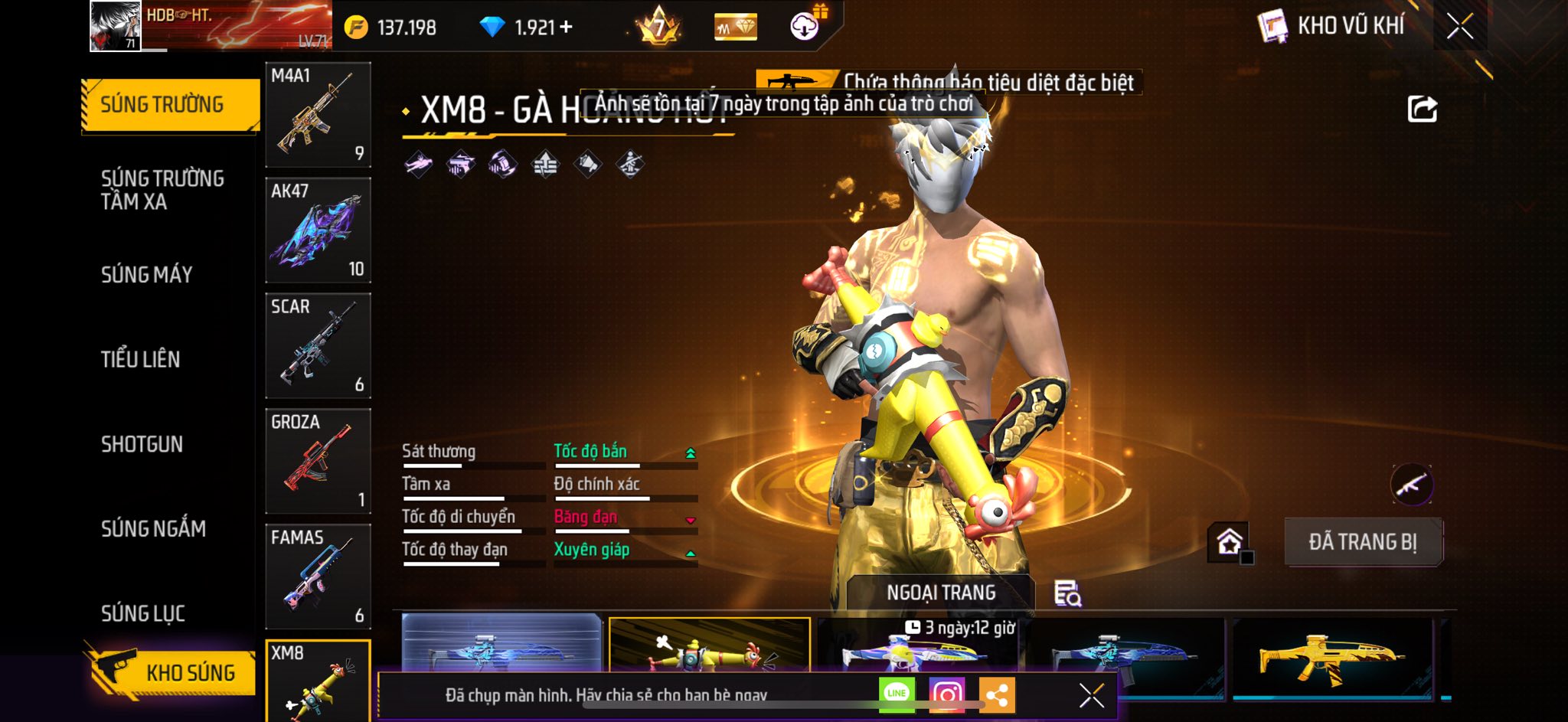The image size is (1568, 722).
Task: Switch to the Shotgun category
Action: click(142, 444)
